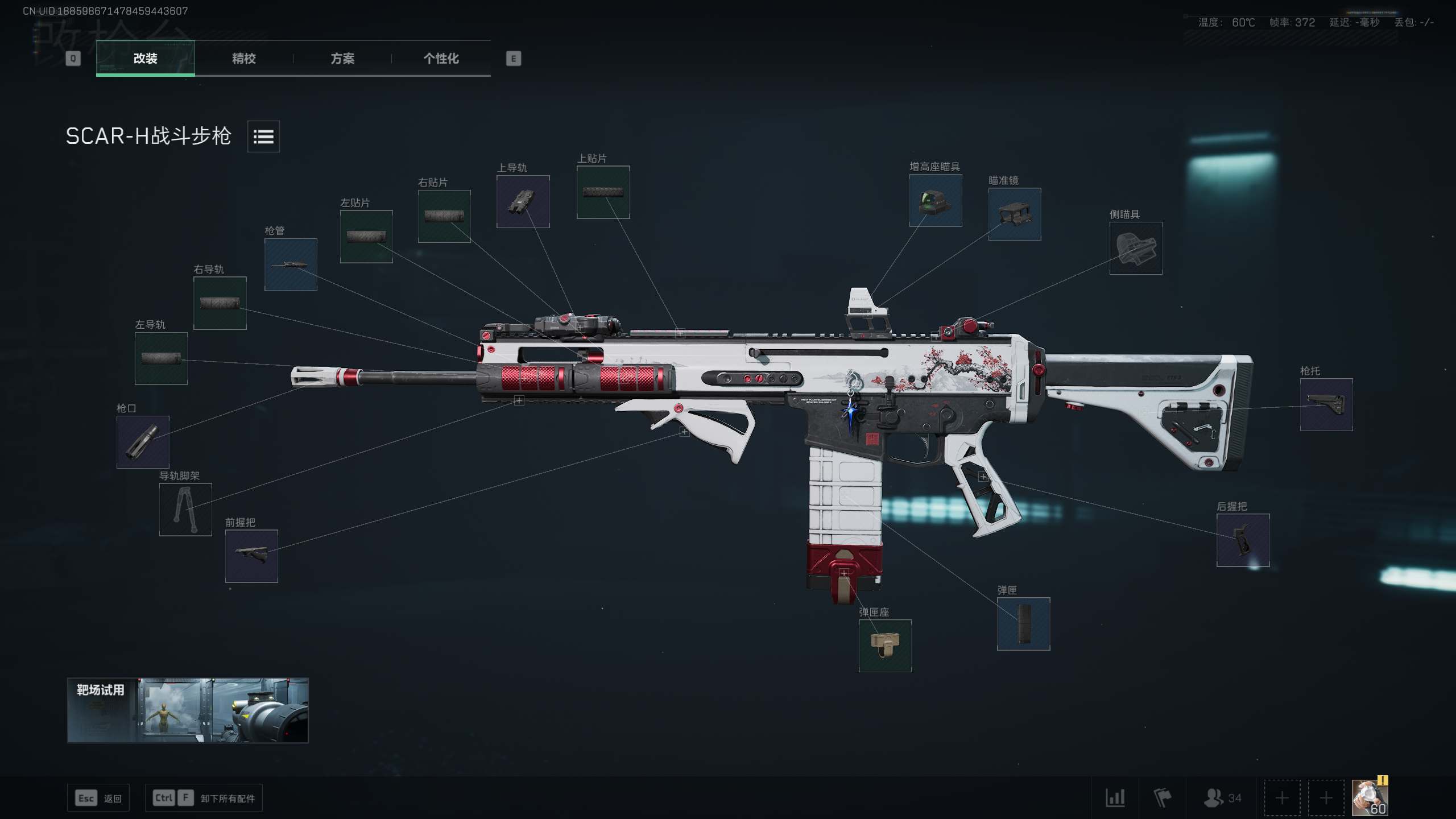This screenshot has height=819, width=1456.
Task: Choose the 瞄准镜 scope slot
Action: tap(1015, 214)
